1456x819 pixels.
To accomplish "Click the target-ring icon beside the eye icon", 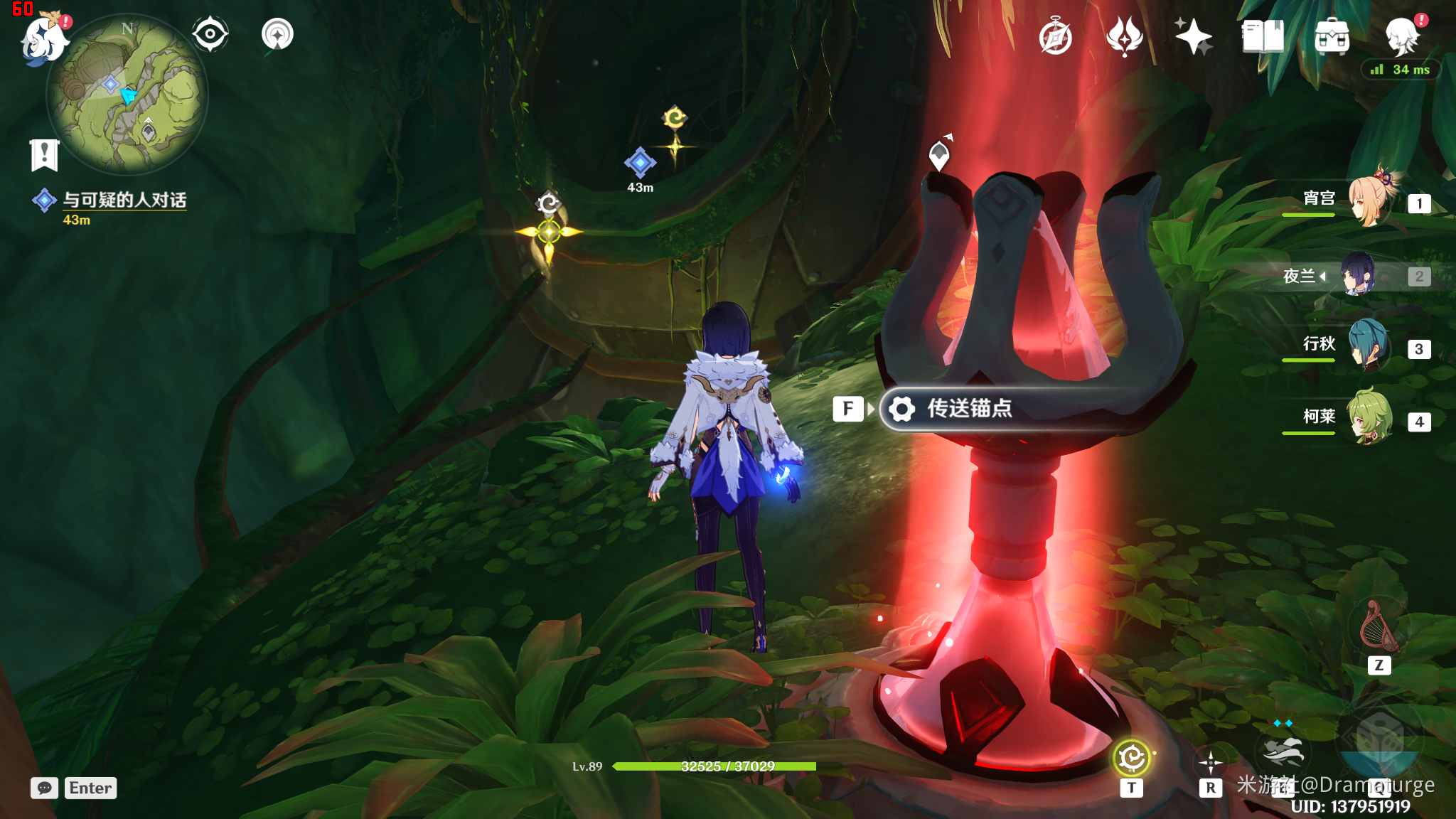I will [277, 34].
